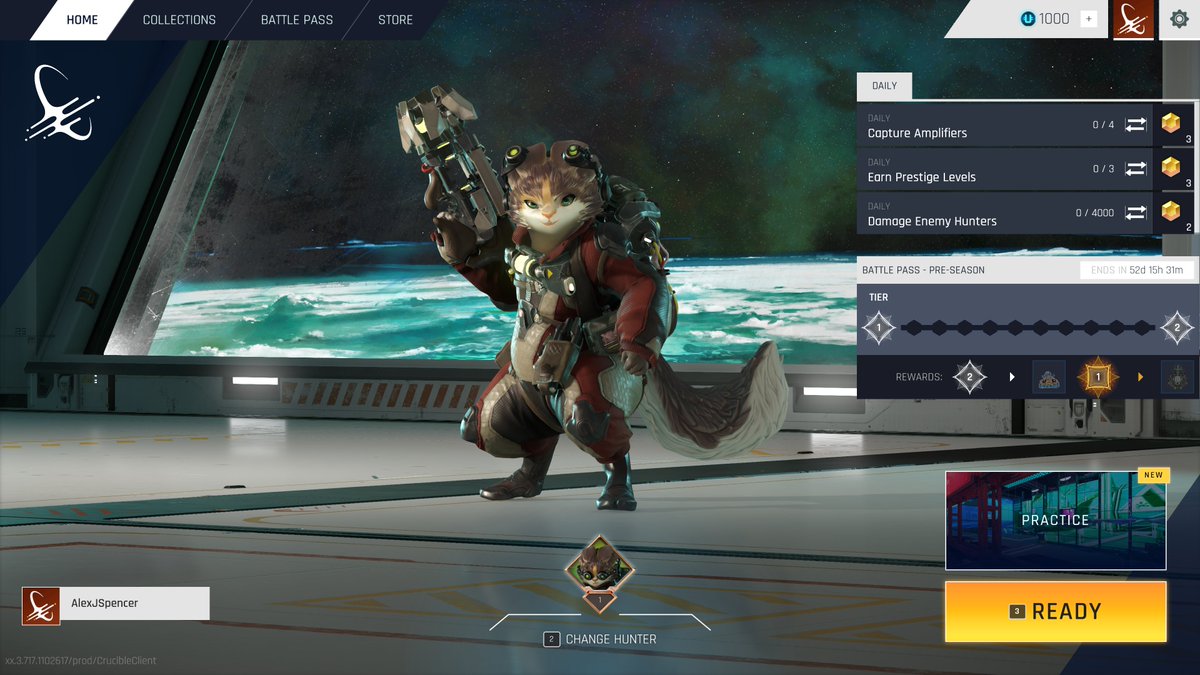Open the Battle Pass Pre-Season header
Screen dimensions: 1200x675
(x=923, y=270)
